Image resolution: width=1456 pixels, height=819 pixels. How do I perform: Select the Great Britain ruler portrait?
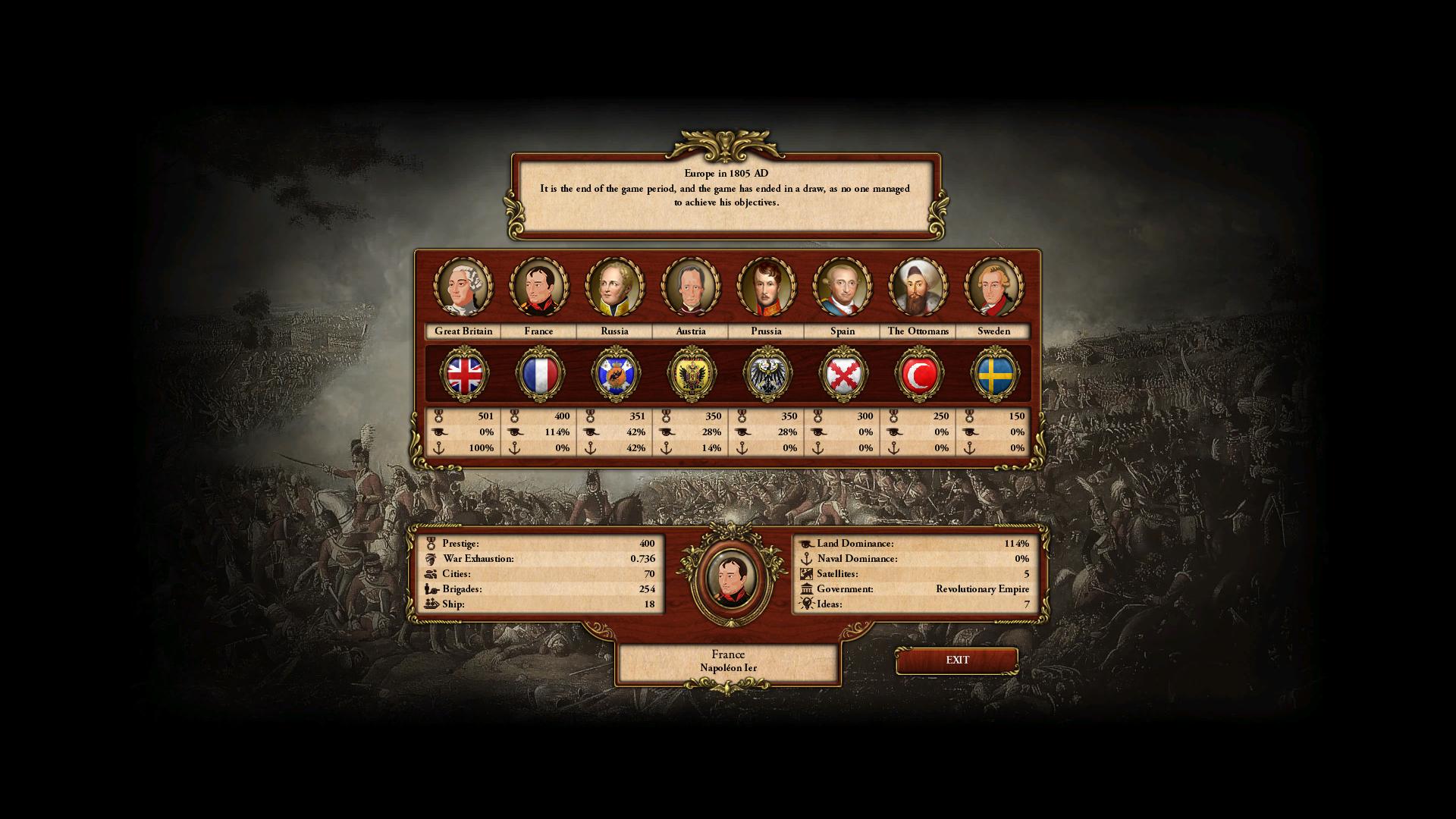[463, 287]
